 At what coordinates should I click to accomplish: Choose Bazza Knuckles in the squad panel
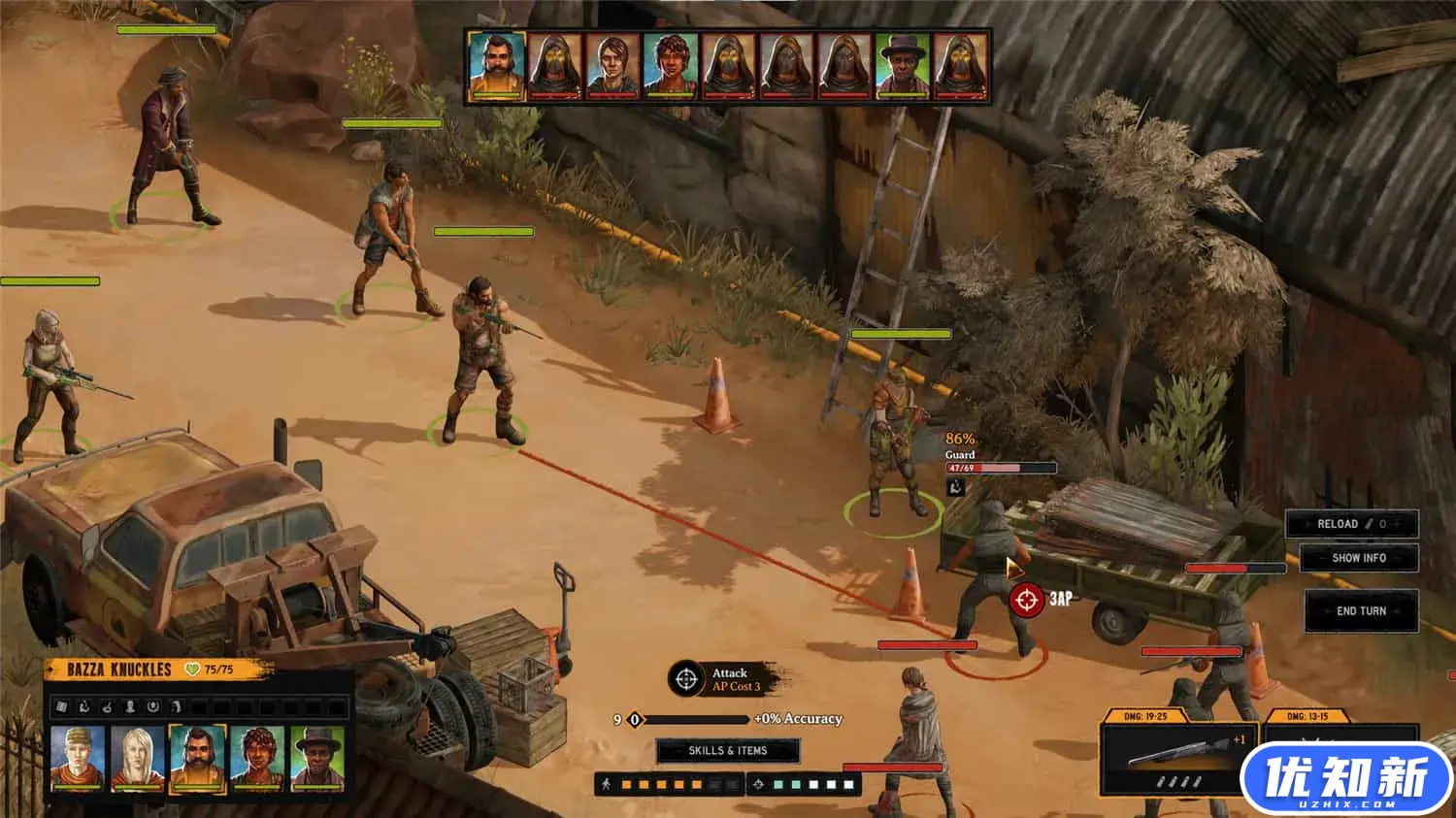198,756
